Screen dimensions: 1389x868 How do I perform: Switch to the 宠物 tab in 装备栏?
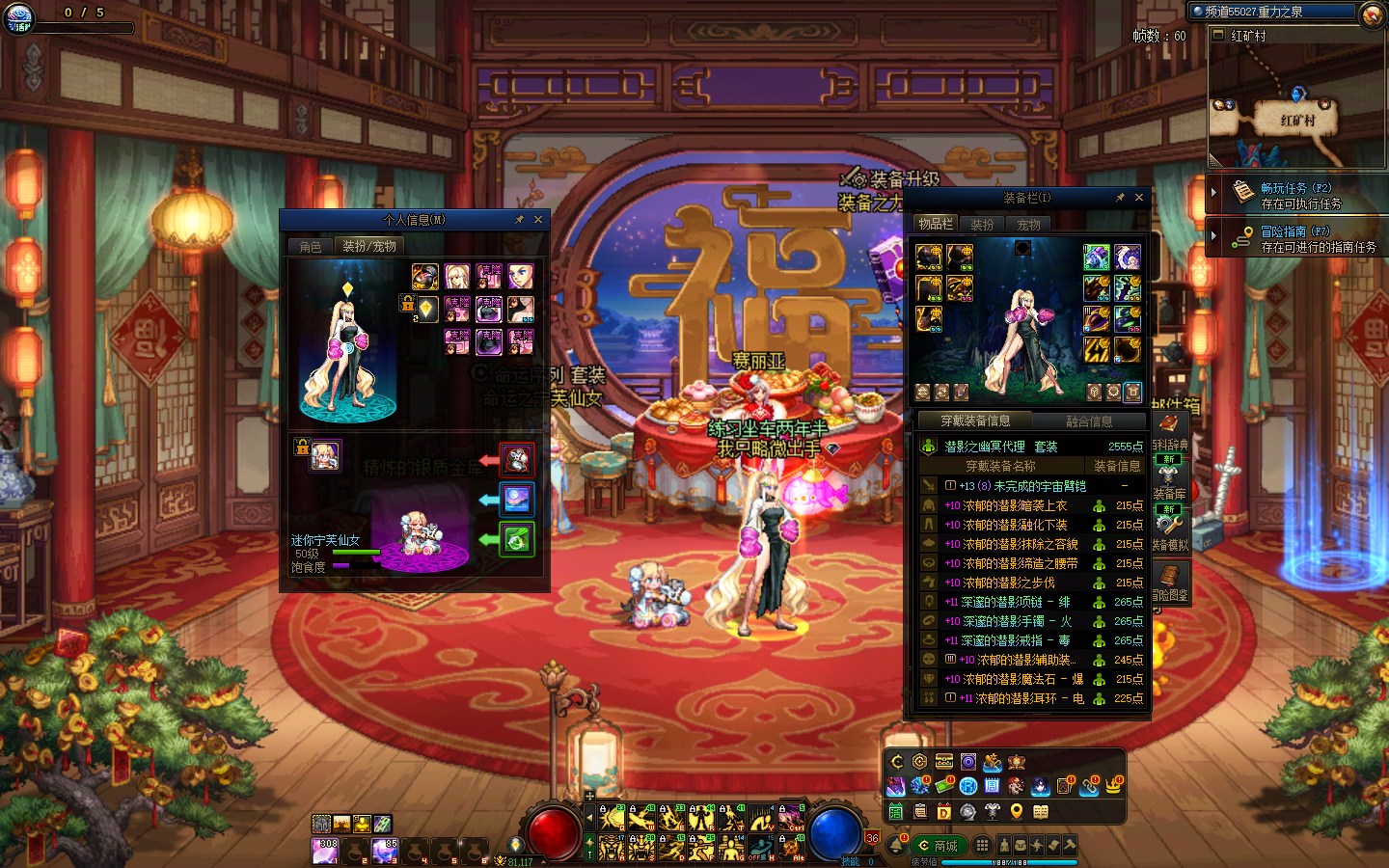click(1028, 225)
